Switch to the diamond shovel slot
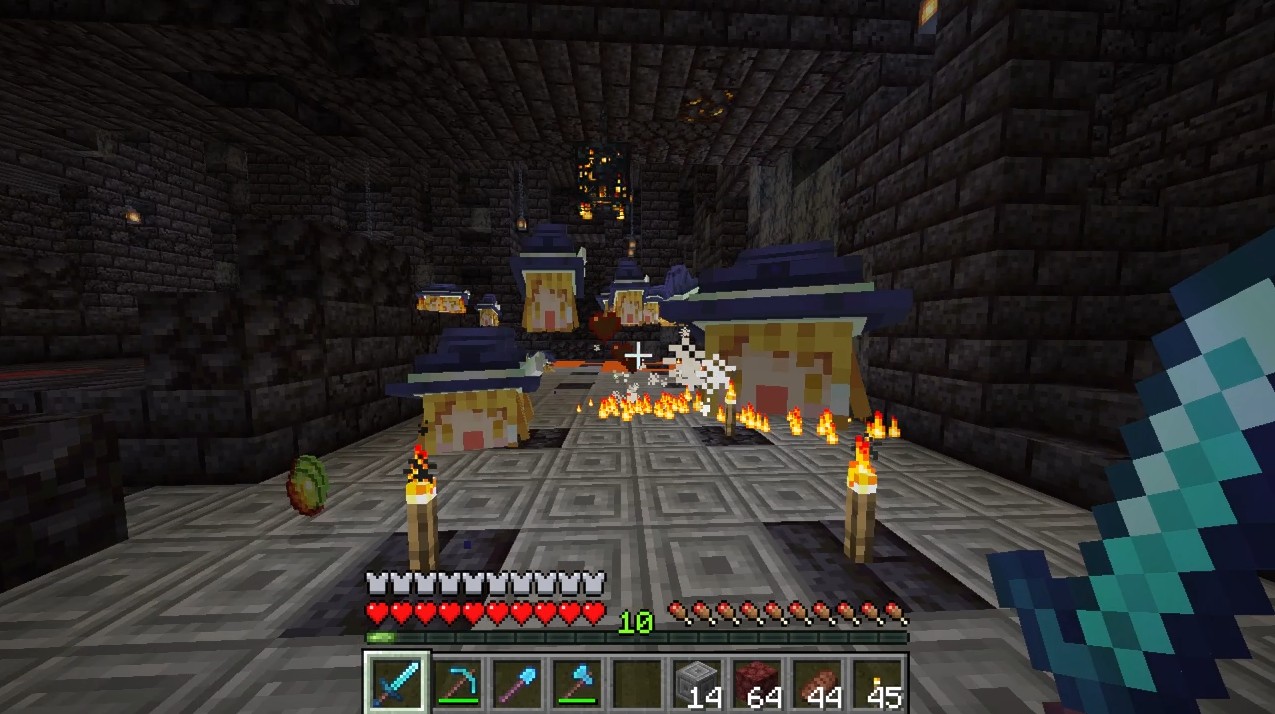The height and width of the screenshot is (714, 1275). (517, 683)
